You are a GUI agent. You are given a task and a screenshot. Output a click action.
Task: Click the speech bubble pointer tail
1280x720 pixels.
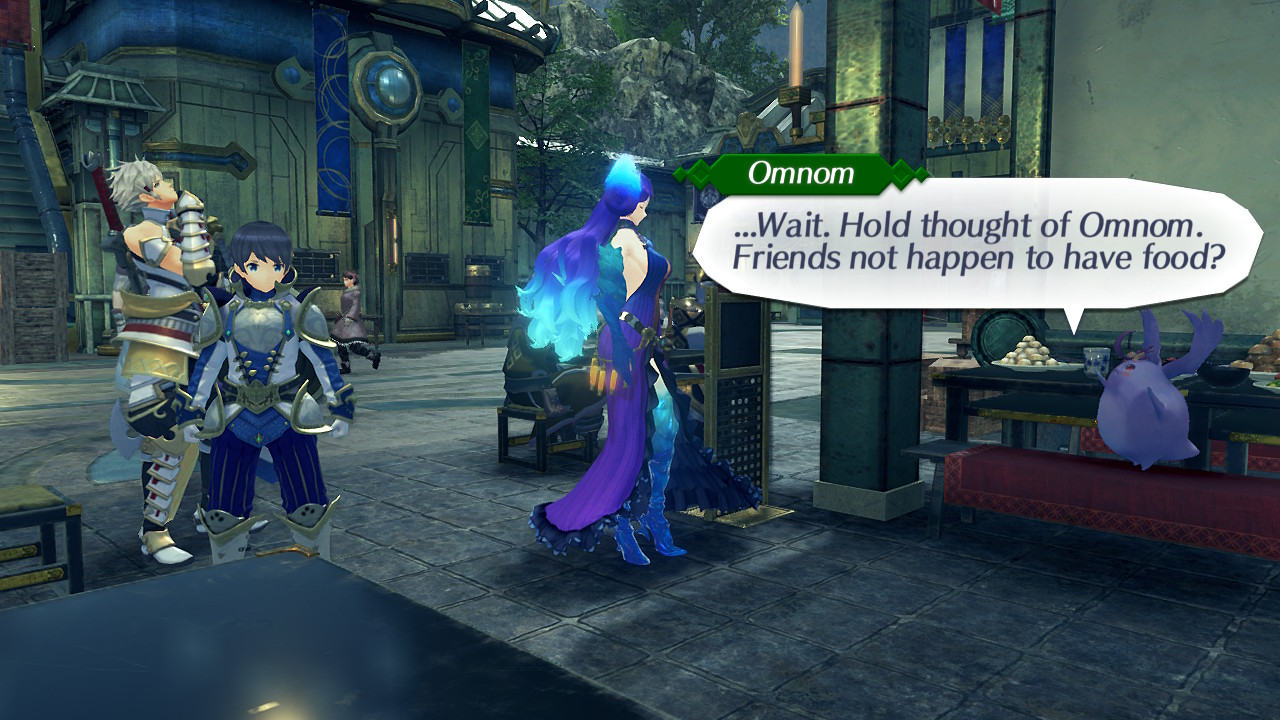[1073, 320]
